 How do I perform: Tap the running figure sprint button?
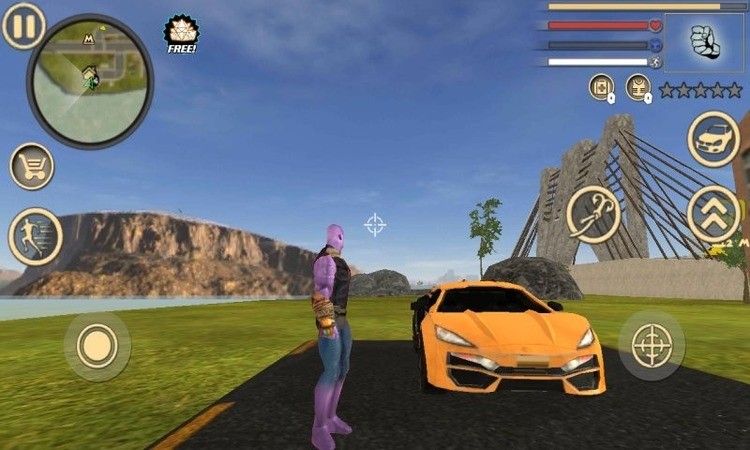coord(35,237)
